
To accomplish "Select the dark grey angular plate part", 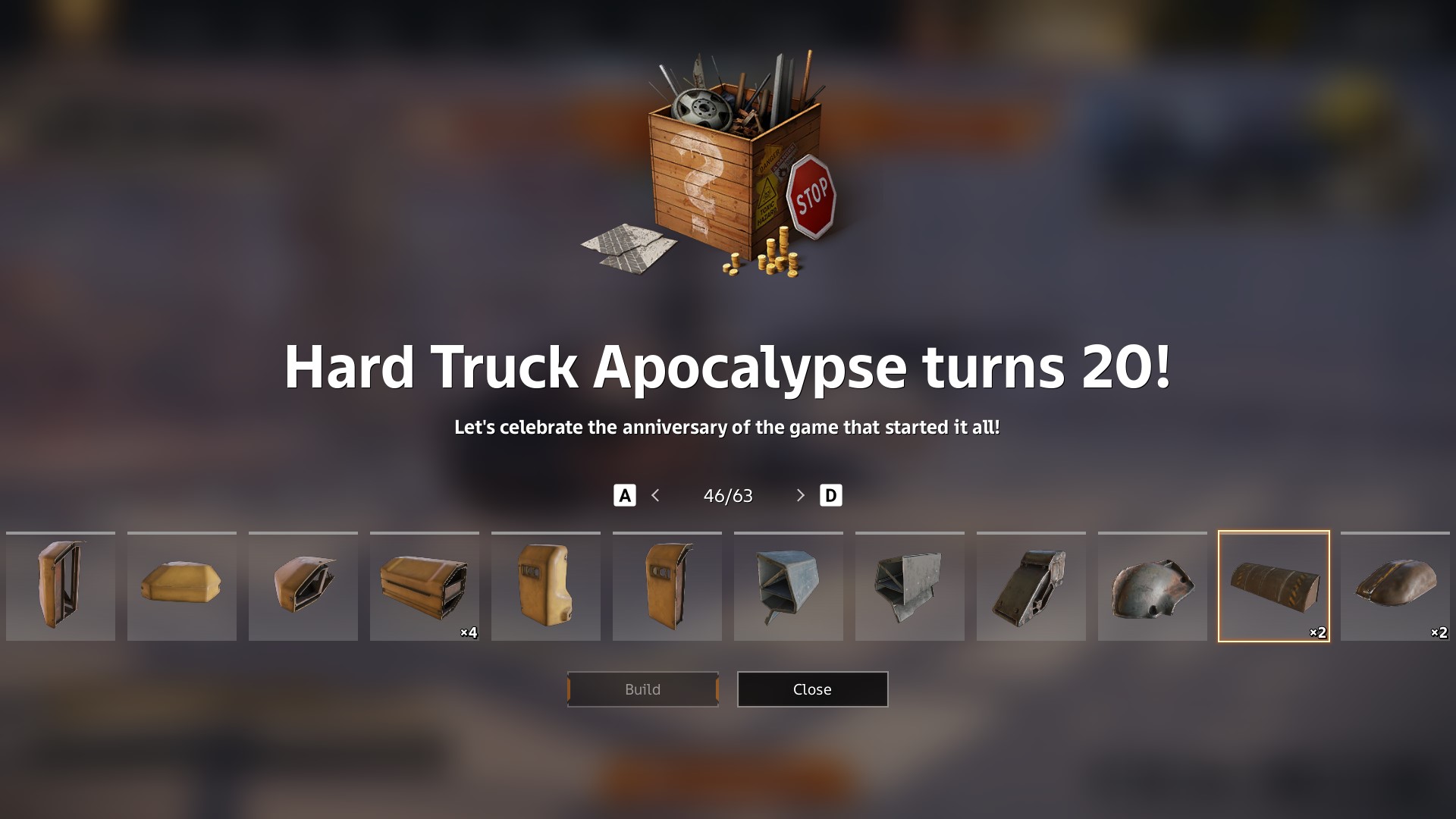I will (910, 586).
